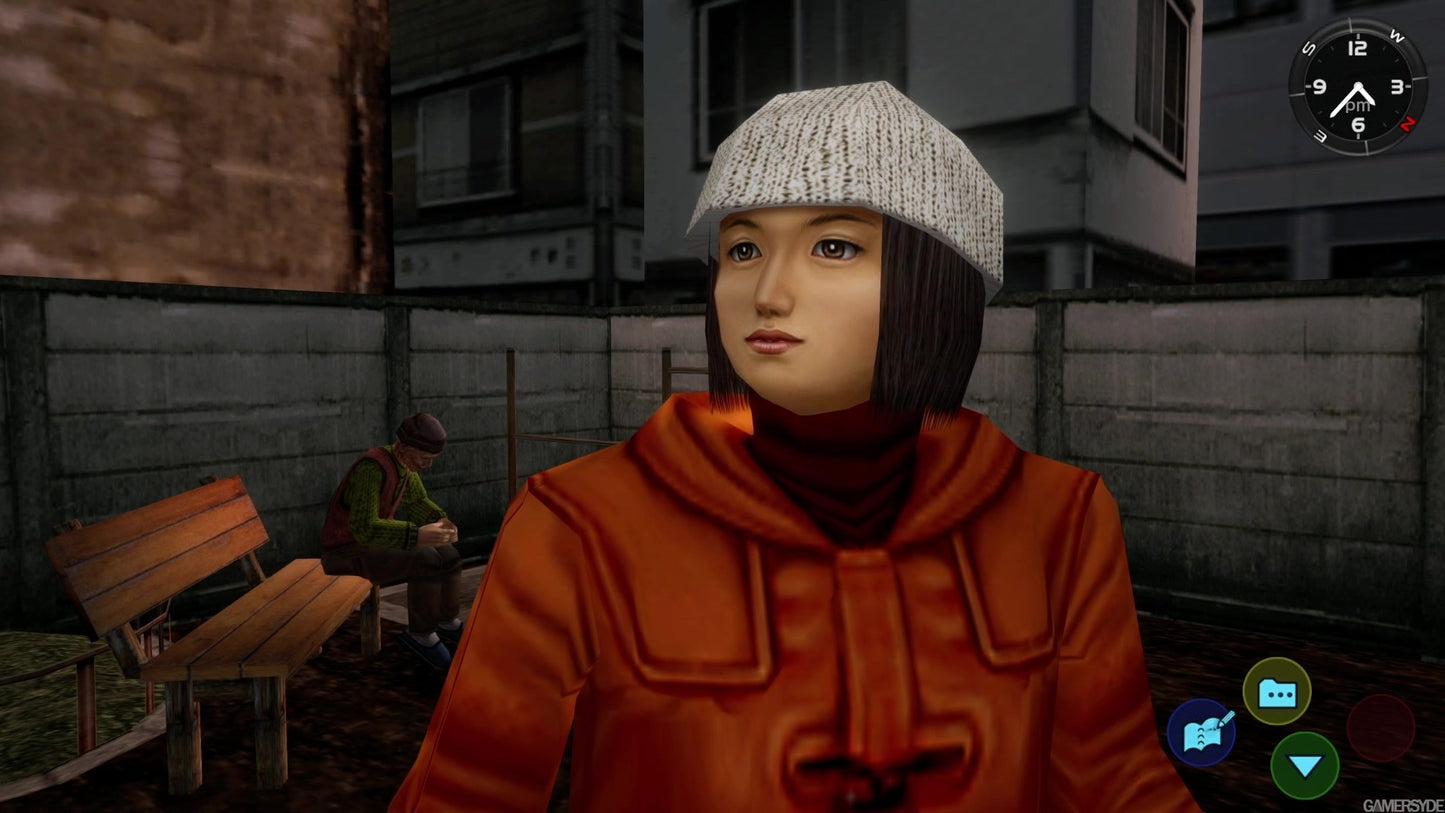
Task: Click the S letter on the compass
Action: pos(1309,47)
